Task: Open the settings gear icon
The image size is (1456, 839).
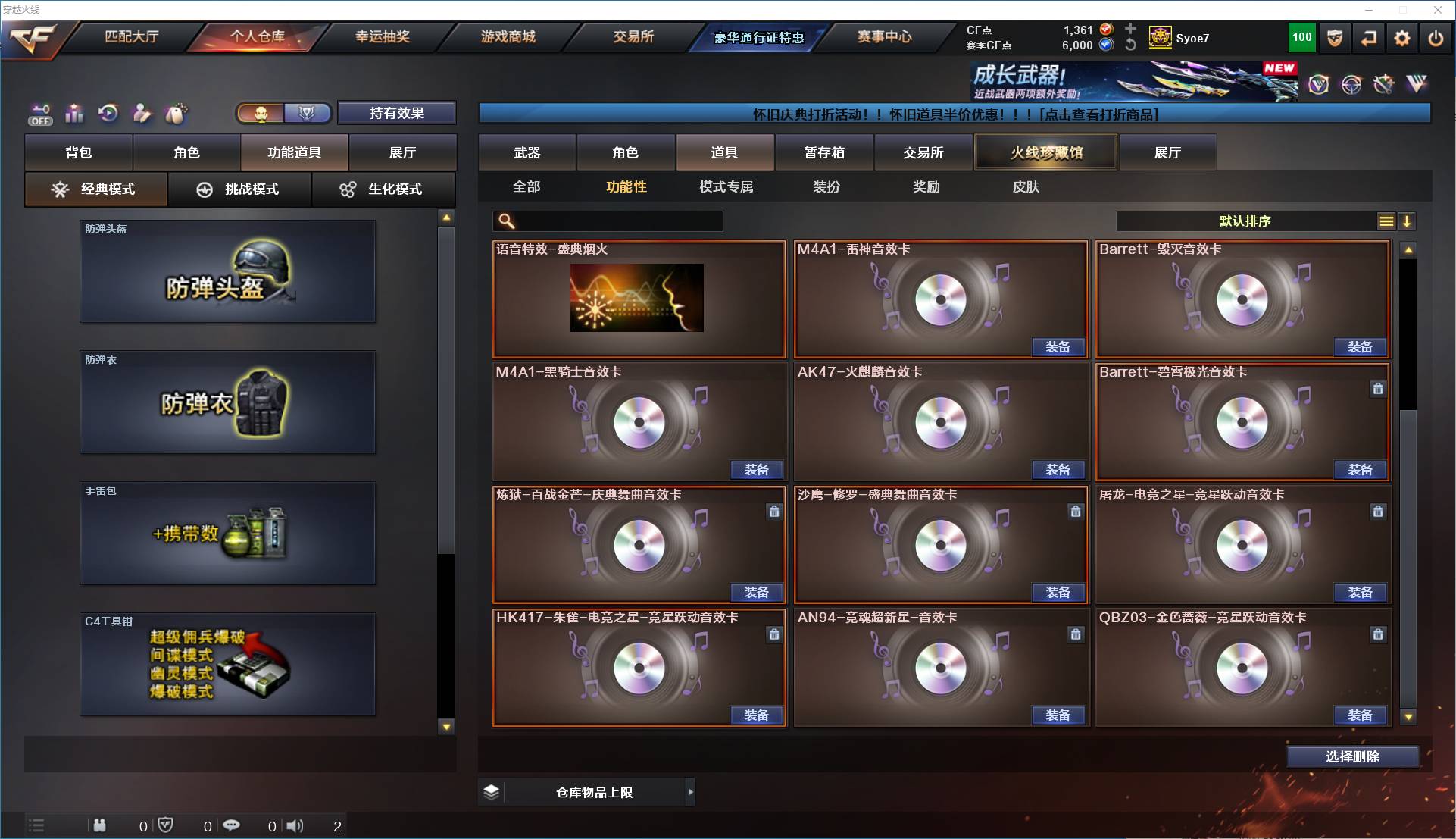Action: click(1402, 37)
